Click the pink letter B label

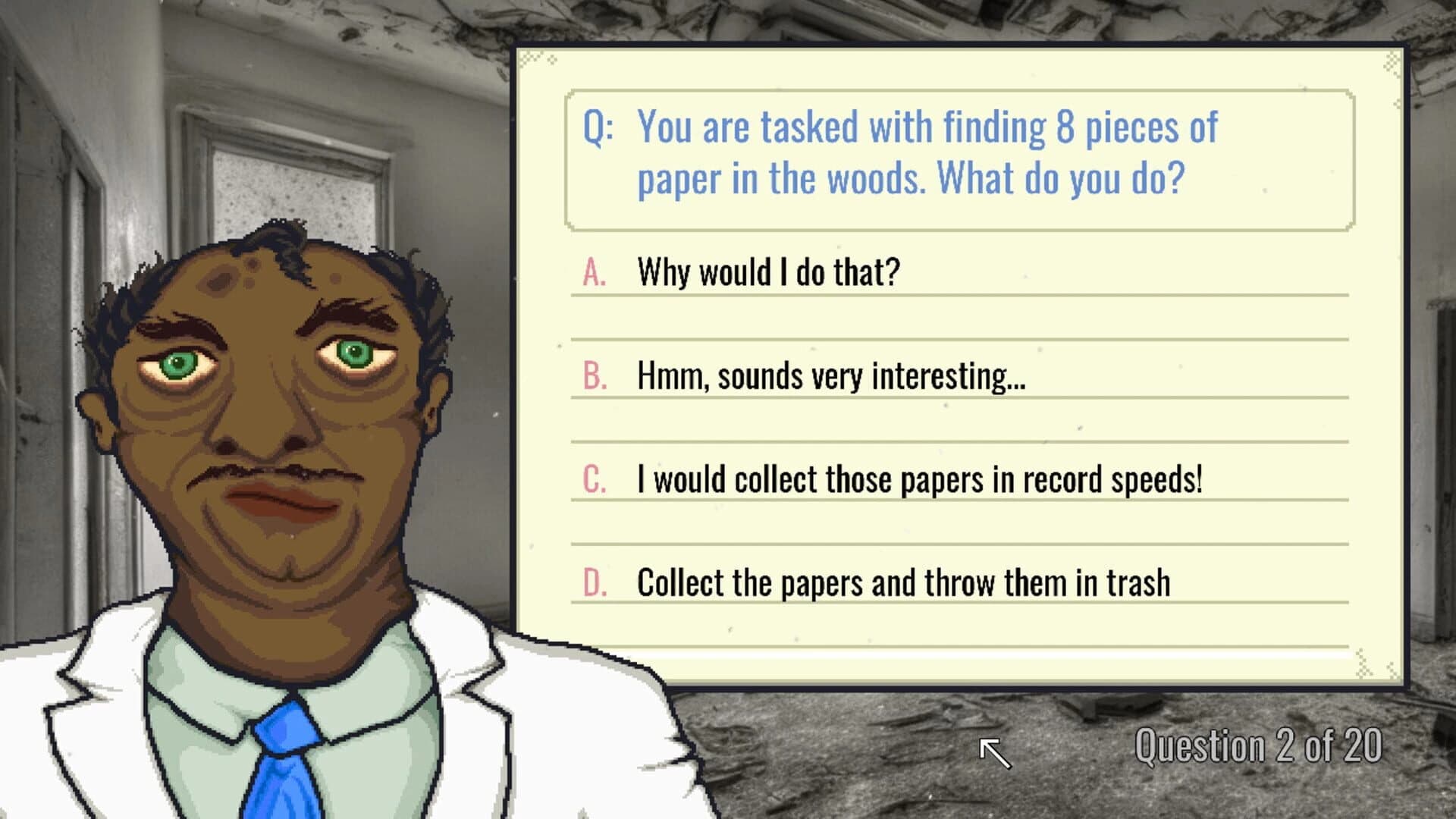point(595,373)
